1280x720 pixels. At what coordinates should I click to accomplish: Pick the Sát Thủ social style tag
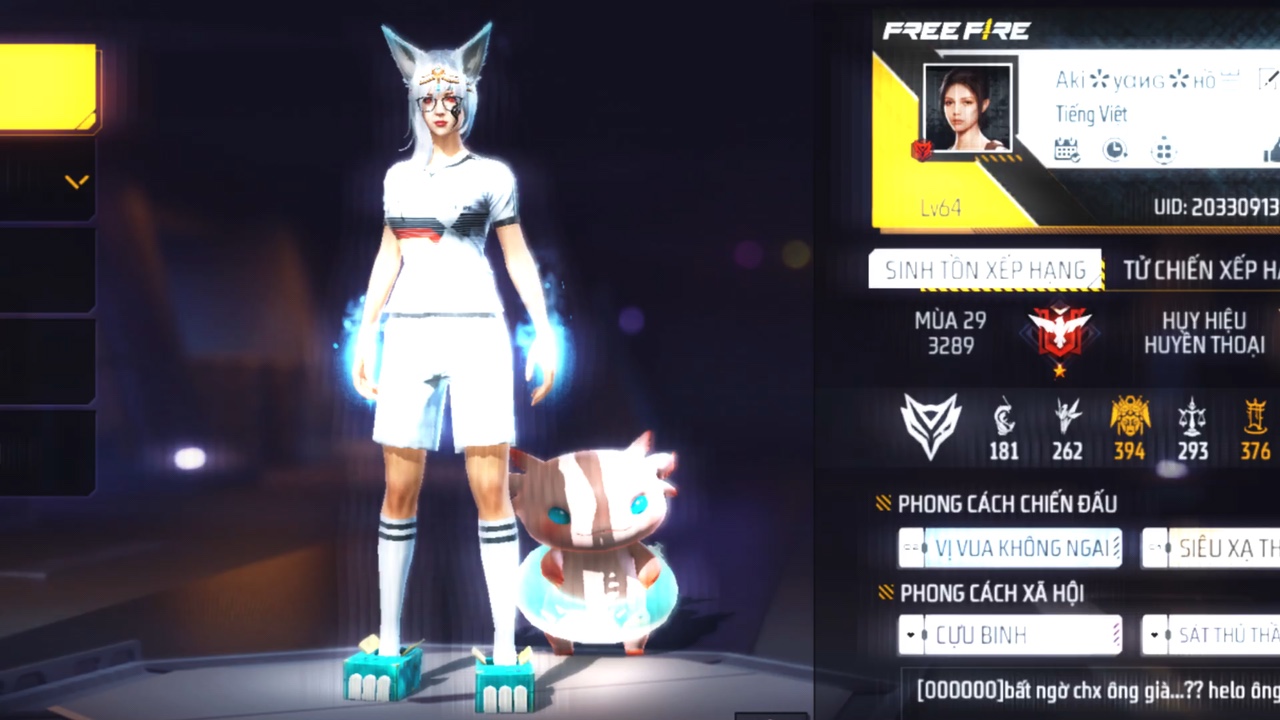pyautogui.click(x=1212, y=635)
